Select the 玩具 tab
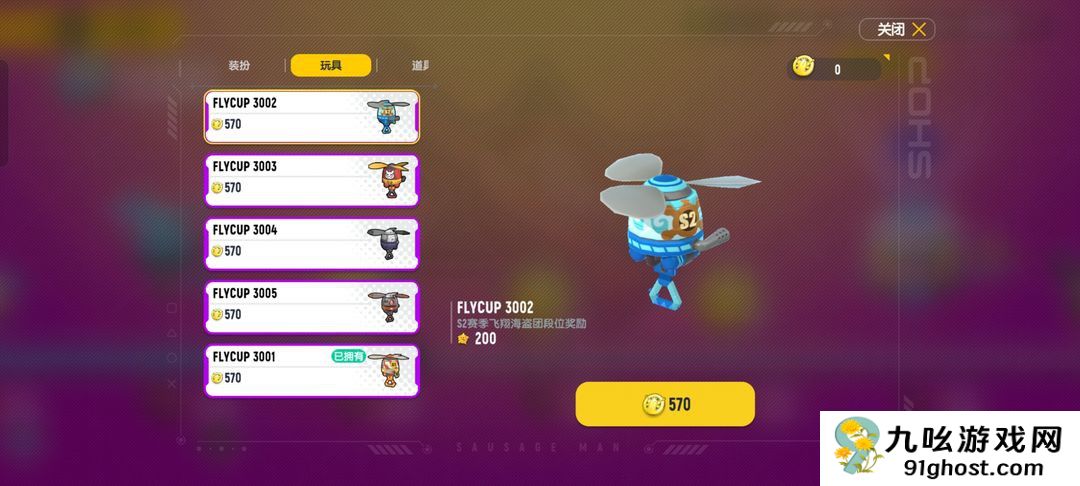The height and width of the screenshot is (486, 1080). pos(331,66)
